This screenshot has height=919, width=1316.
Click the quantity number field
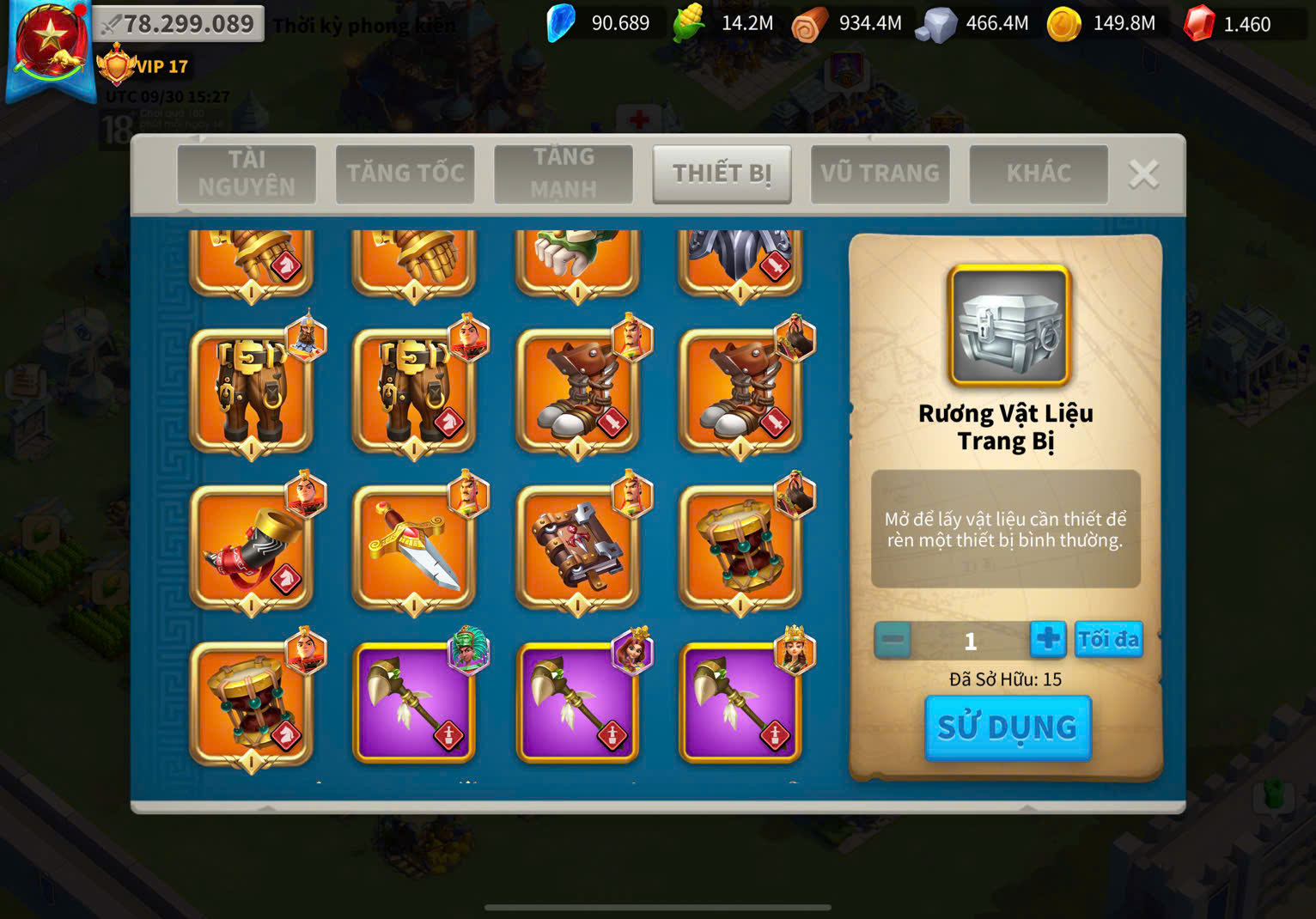tap(970, 641)
